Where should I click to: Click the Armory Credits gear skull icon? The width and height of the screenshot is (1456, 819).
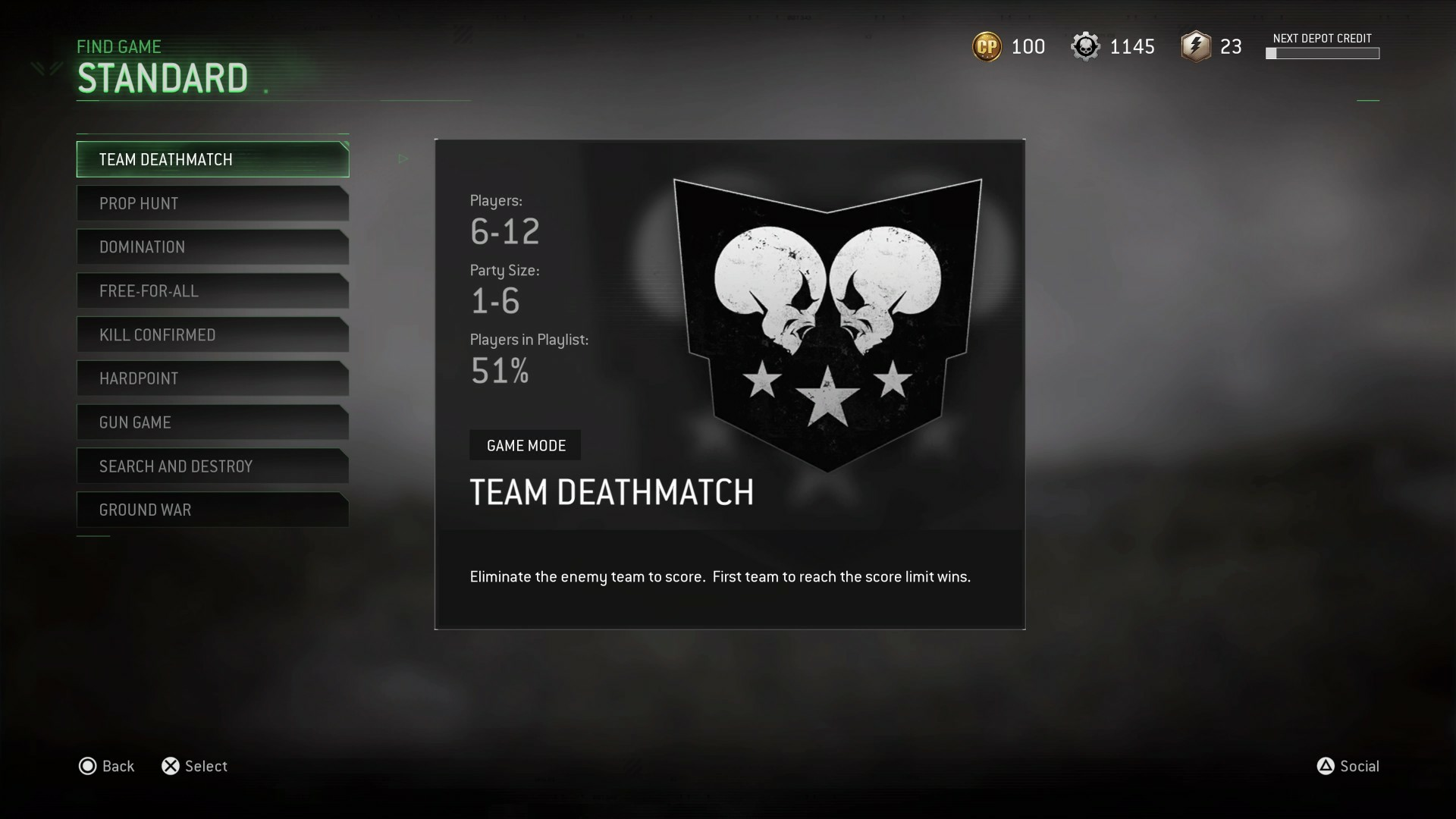pyautogui.click(x=1086, y=46)
